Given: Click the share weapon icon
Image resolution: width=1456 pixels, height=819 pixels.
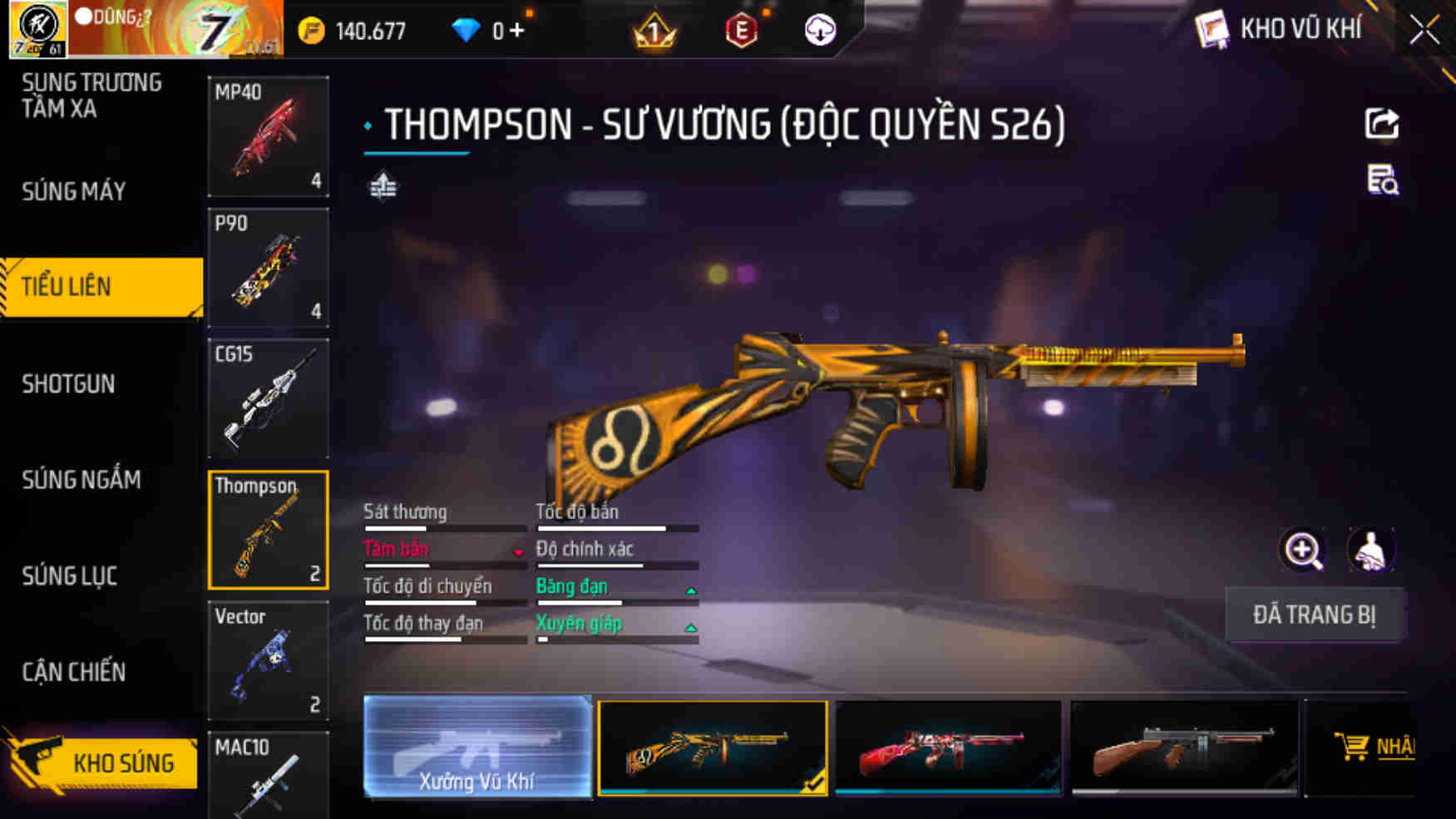Looking at the screenshot, I should click(x=1381, y=125).
